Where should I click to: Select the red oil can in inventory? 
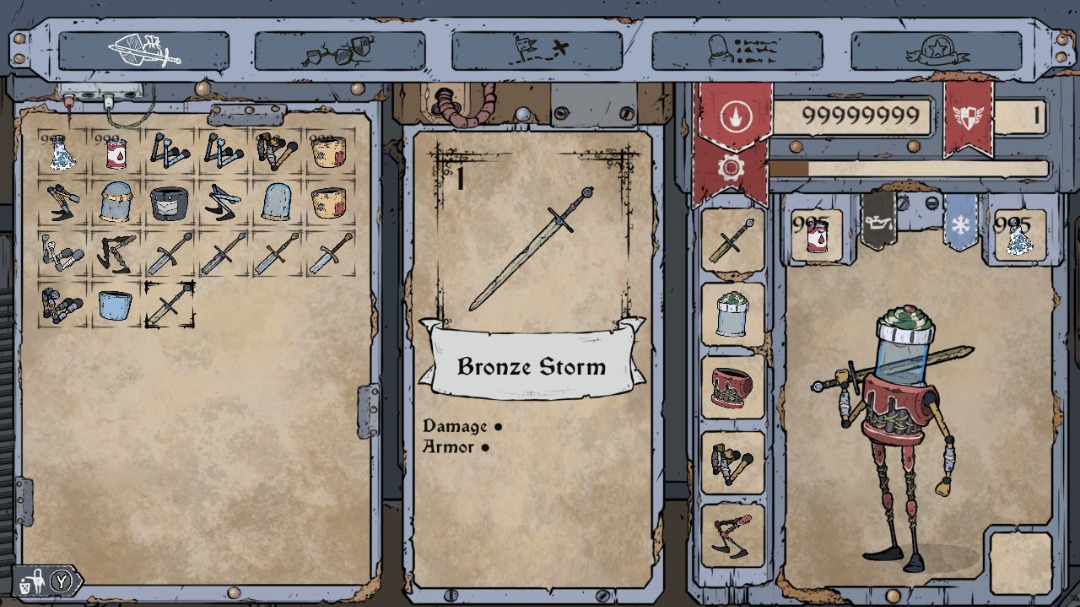(x=115, y=152)
